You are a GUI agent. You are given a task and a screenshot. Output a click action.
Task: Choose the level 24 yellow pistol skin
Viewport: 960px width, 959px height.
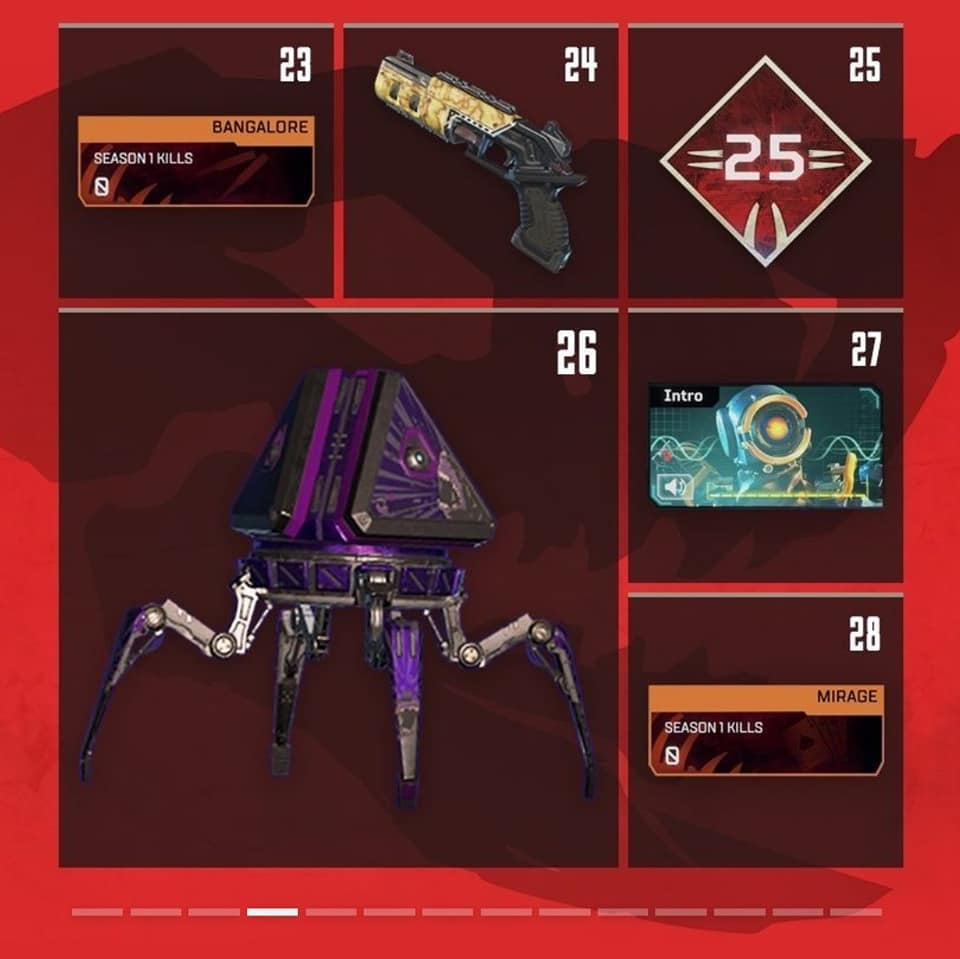click(x=480, y=156)
